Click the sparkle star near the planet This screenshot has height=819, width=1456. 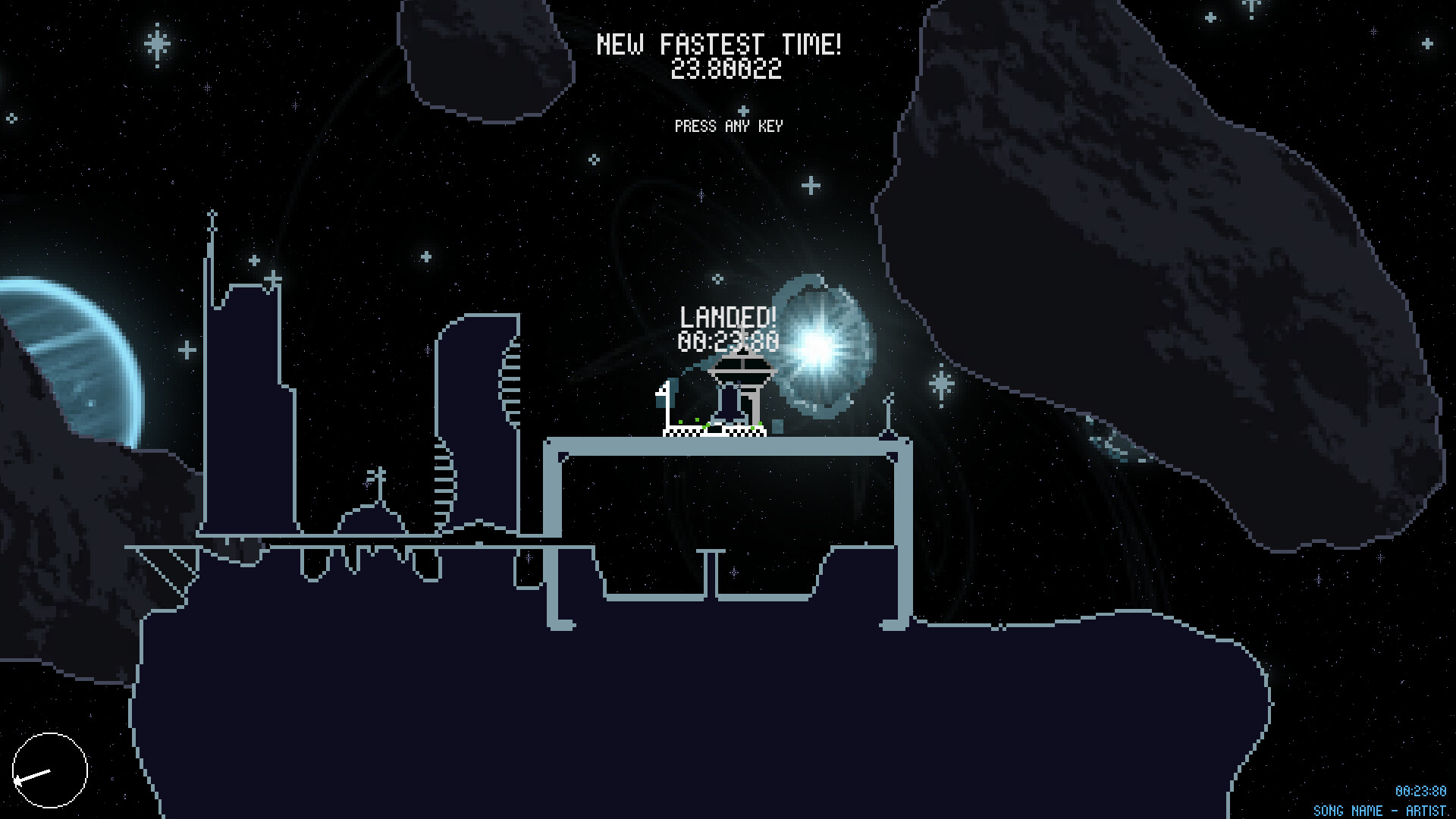tap(184, 347)
